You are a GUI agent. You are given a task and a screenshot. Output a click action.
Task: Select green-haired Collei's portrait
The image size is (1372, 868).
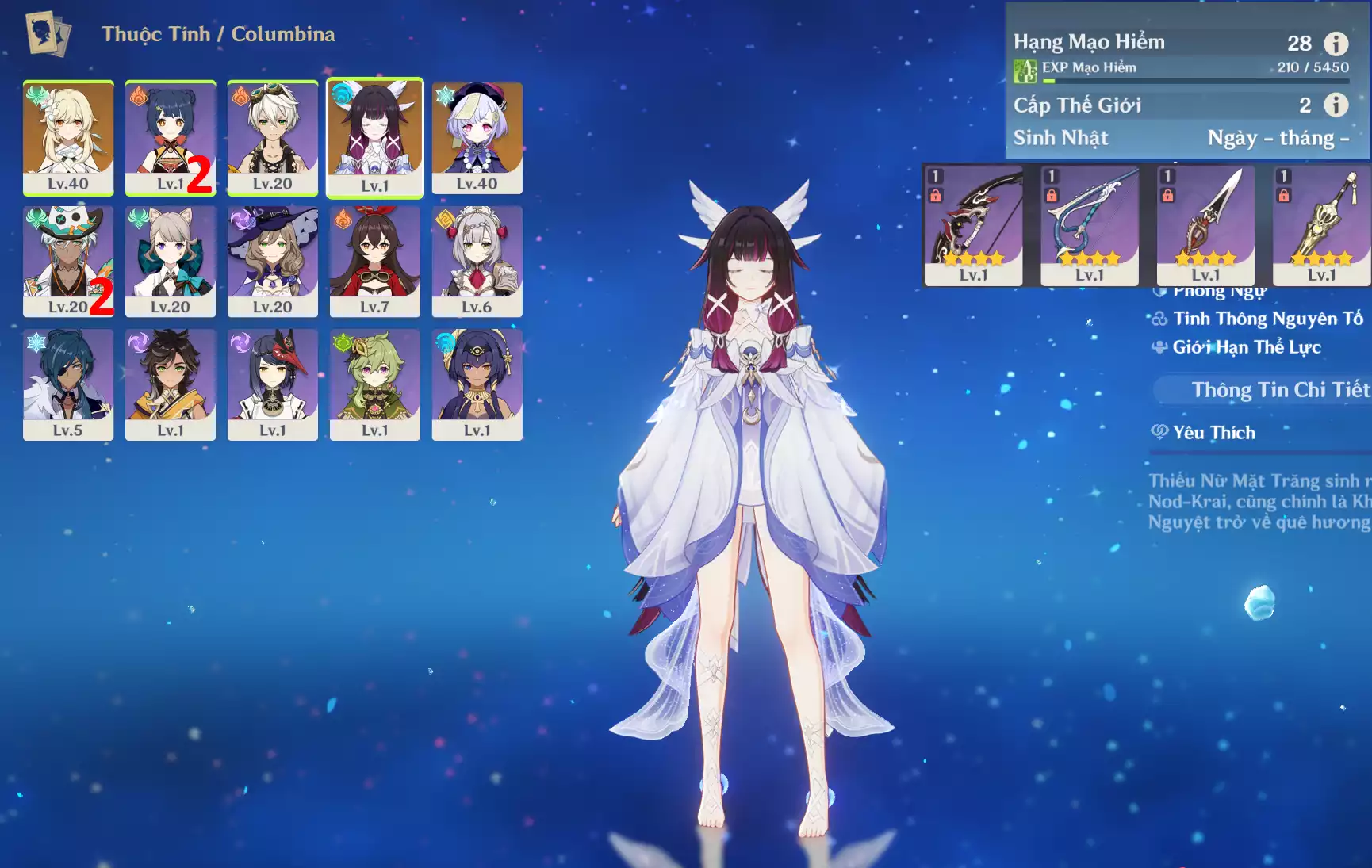click(x=374, y=384)
